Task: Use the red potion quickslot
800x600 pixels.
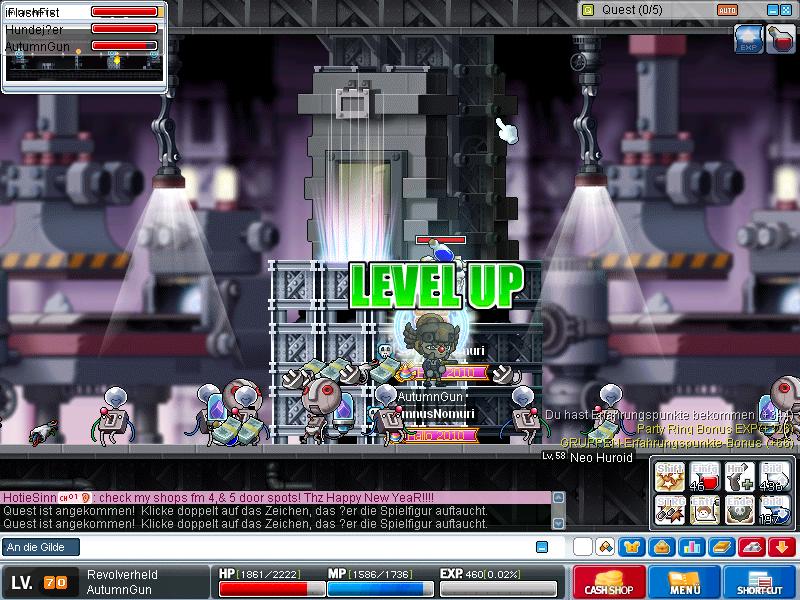Action: click(705, 478)
